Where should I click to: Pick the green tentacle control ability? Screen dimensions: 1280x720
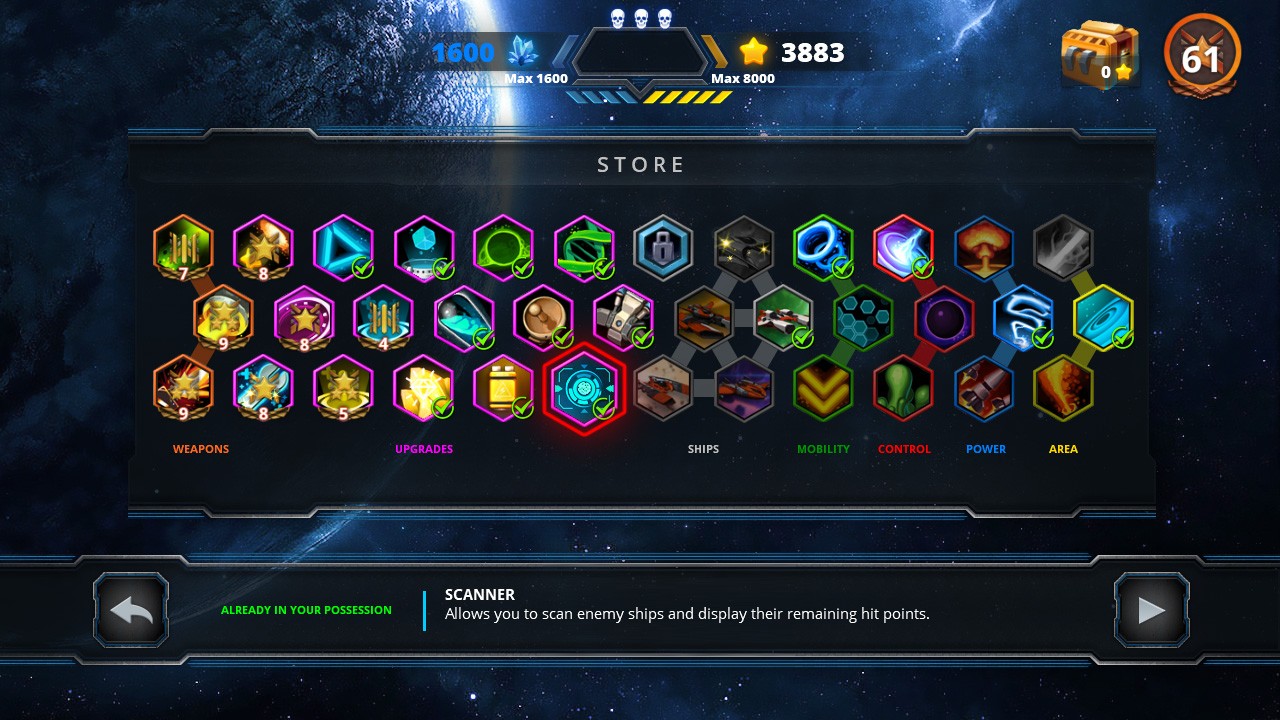coord(903,388)
